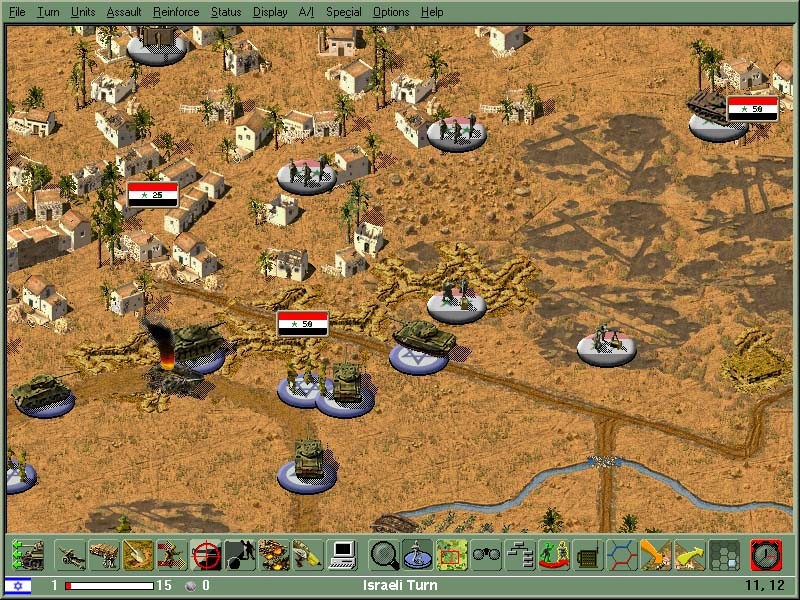This screenshot has width=800, height=600.
Task: Click the computer monitor toolbar icon
Action: tap(342, 554)
